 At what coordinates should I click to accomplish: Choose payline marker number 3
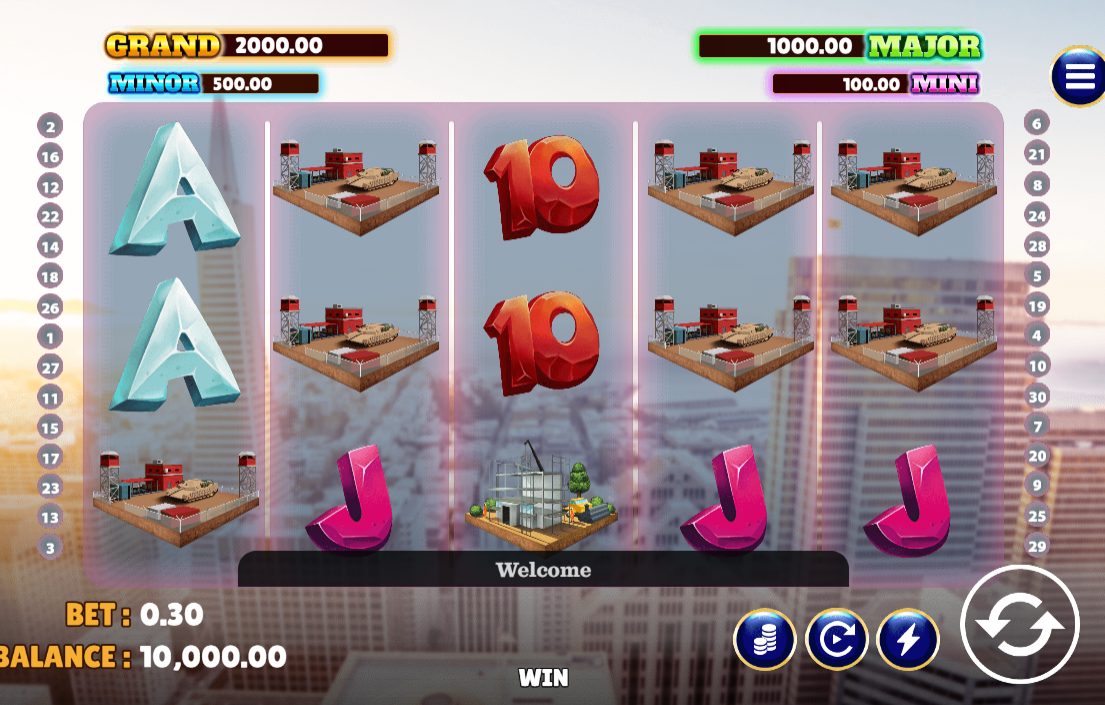[x=50, y=547]
